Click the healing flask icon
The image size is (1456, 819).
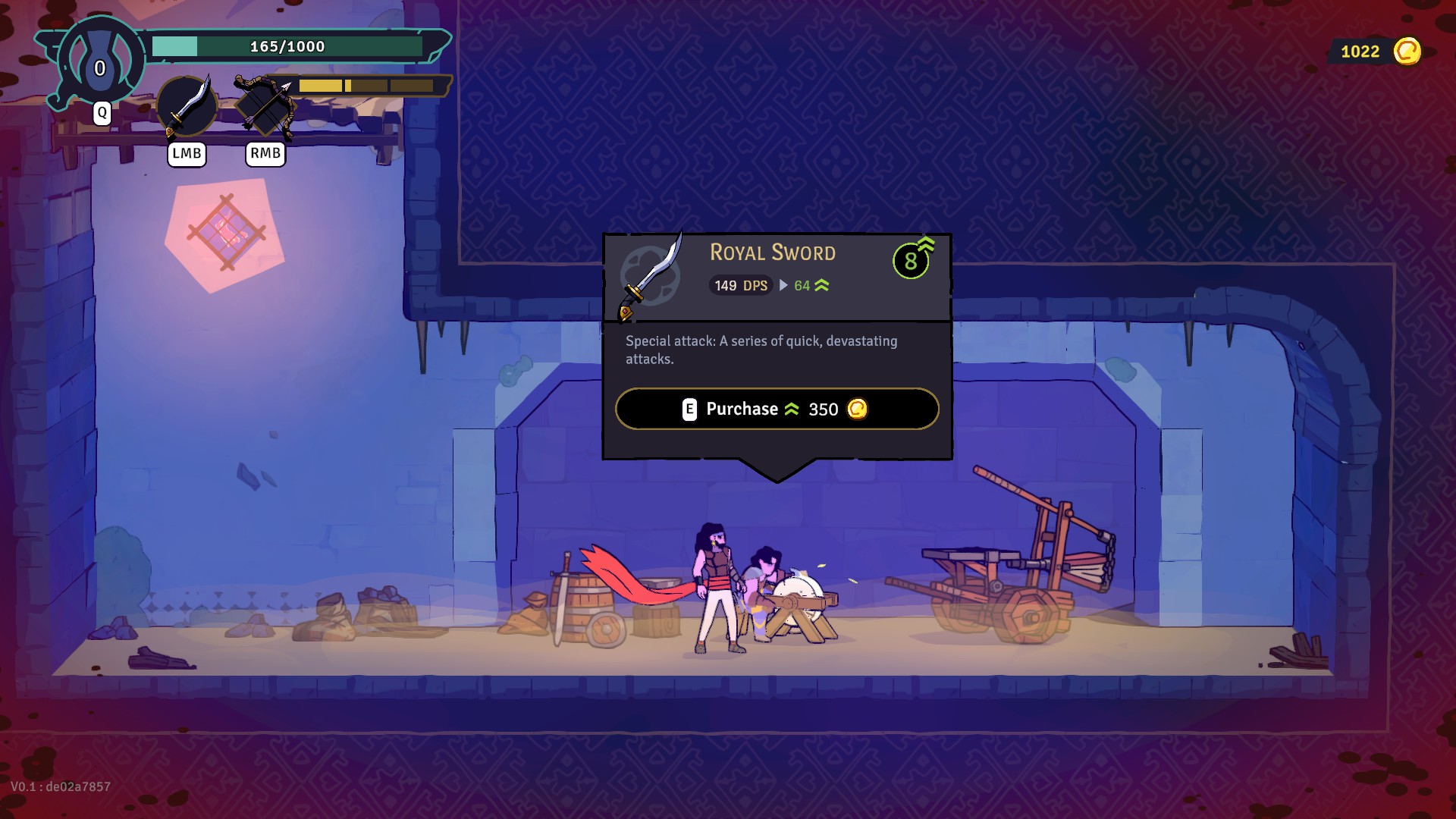coord(100,61)
